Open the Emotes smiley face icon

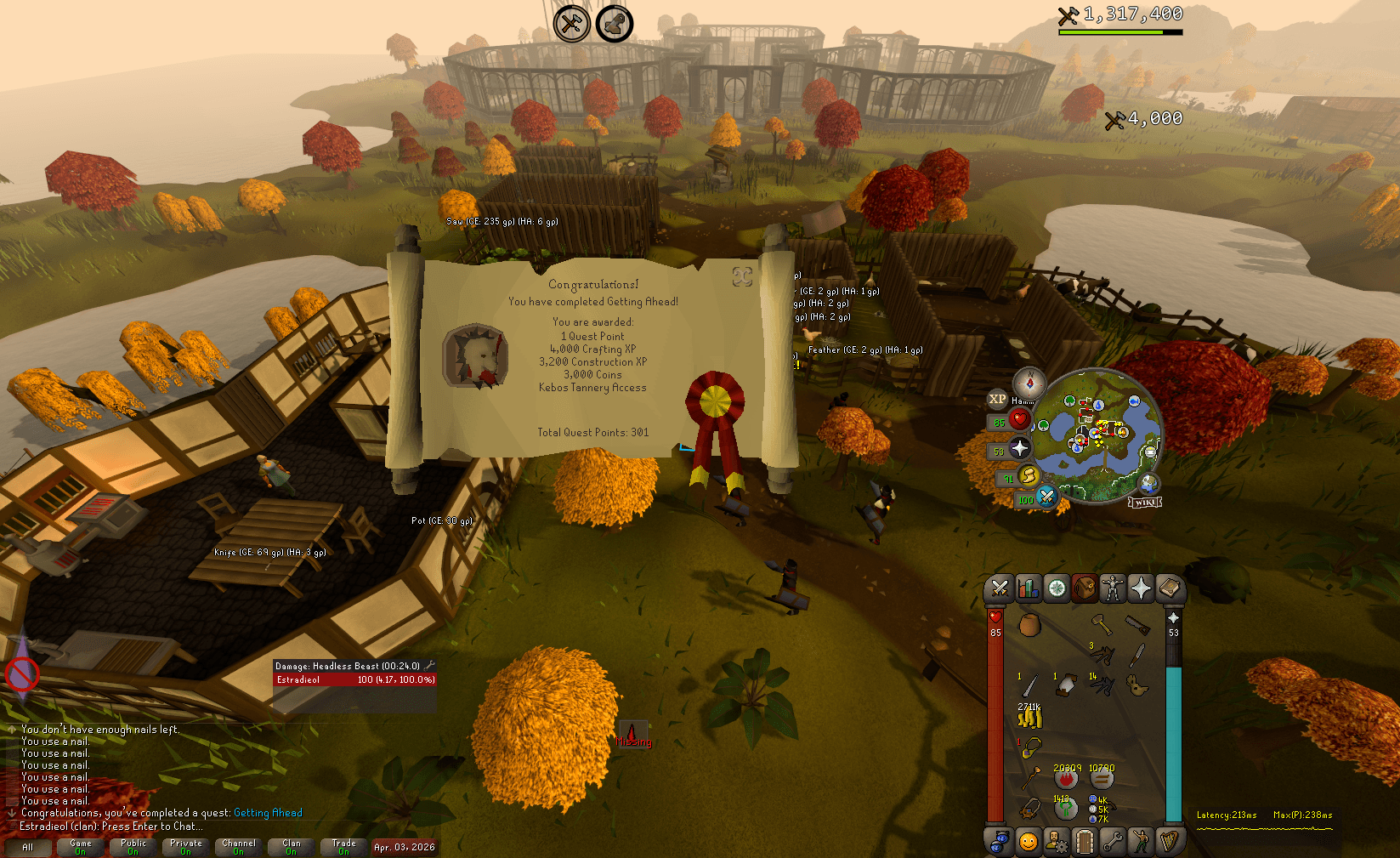coord(1028,840)
